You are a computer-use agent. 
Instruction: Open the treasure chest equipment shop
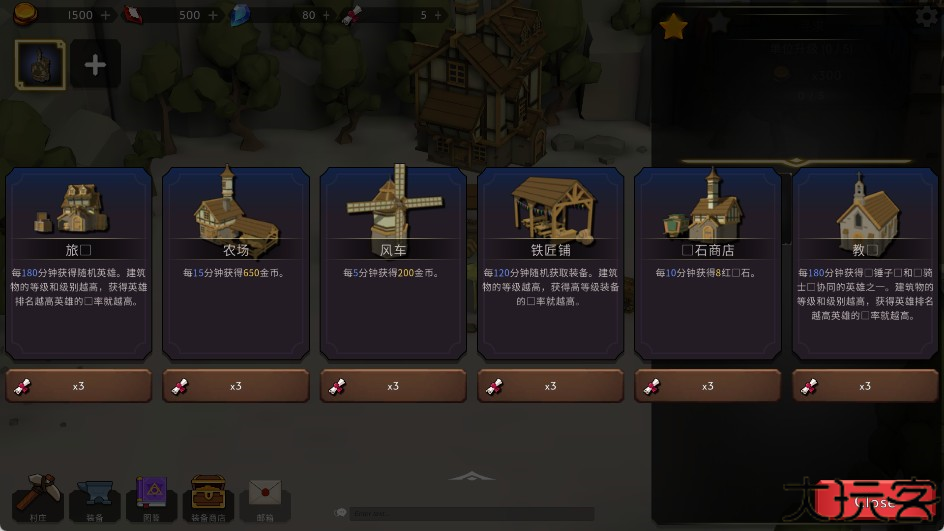(x=208, y=499)
